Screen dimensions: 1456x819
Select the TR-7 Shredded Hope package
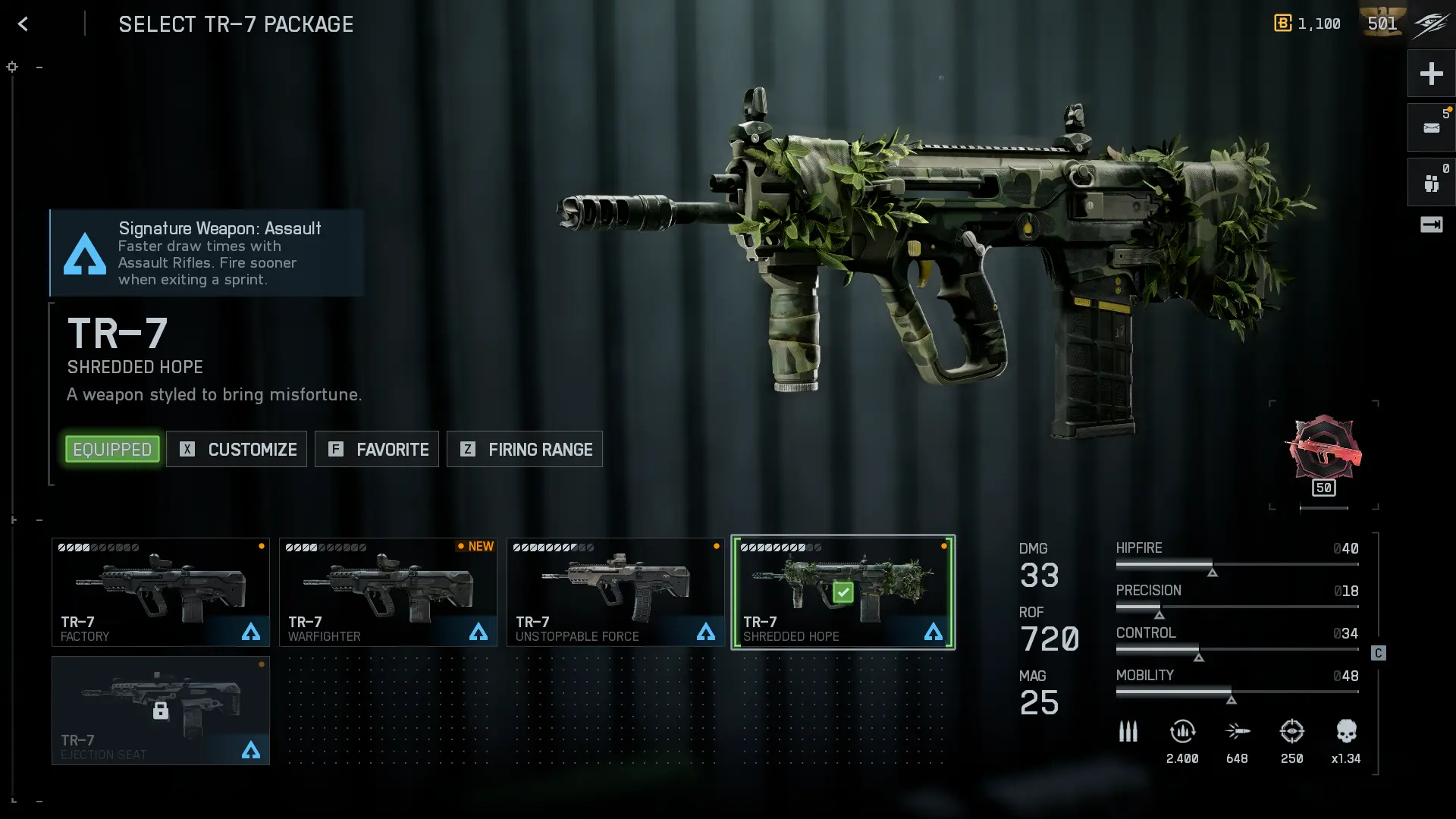843,592
